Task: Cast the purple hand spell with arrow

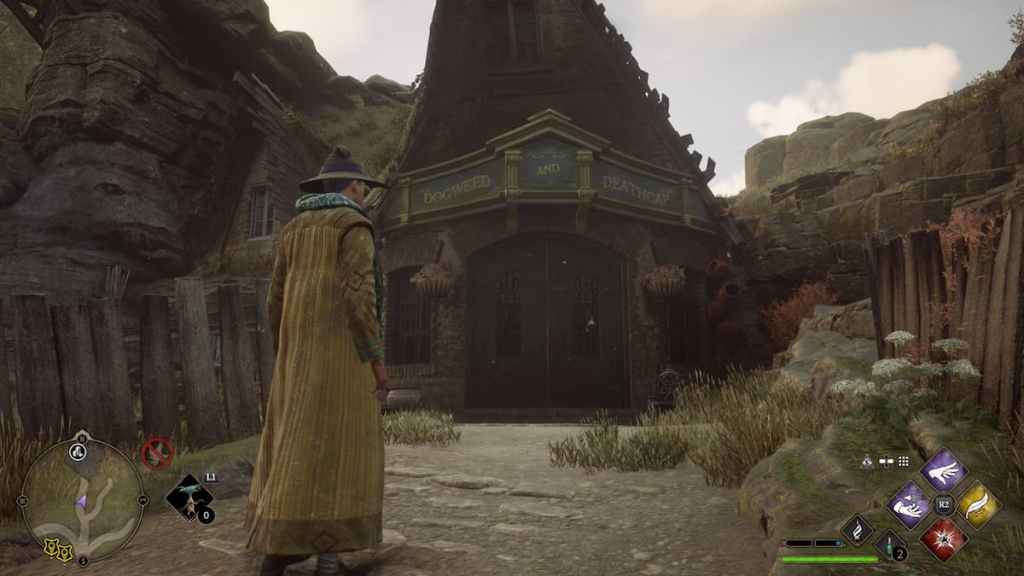Action: tap(908, 505)
